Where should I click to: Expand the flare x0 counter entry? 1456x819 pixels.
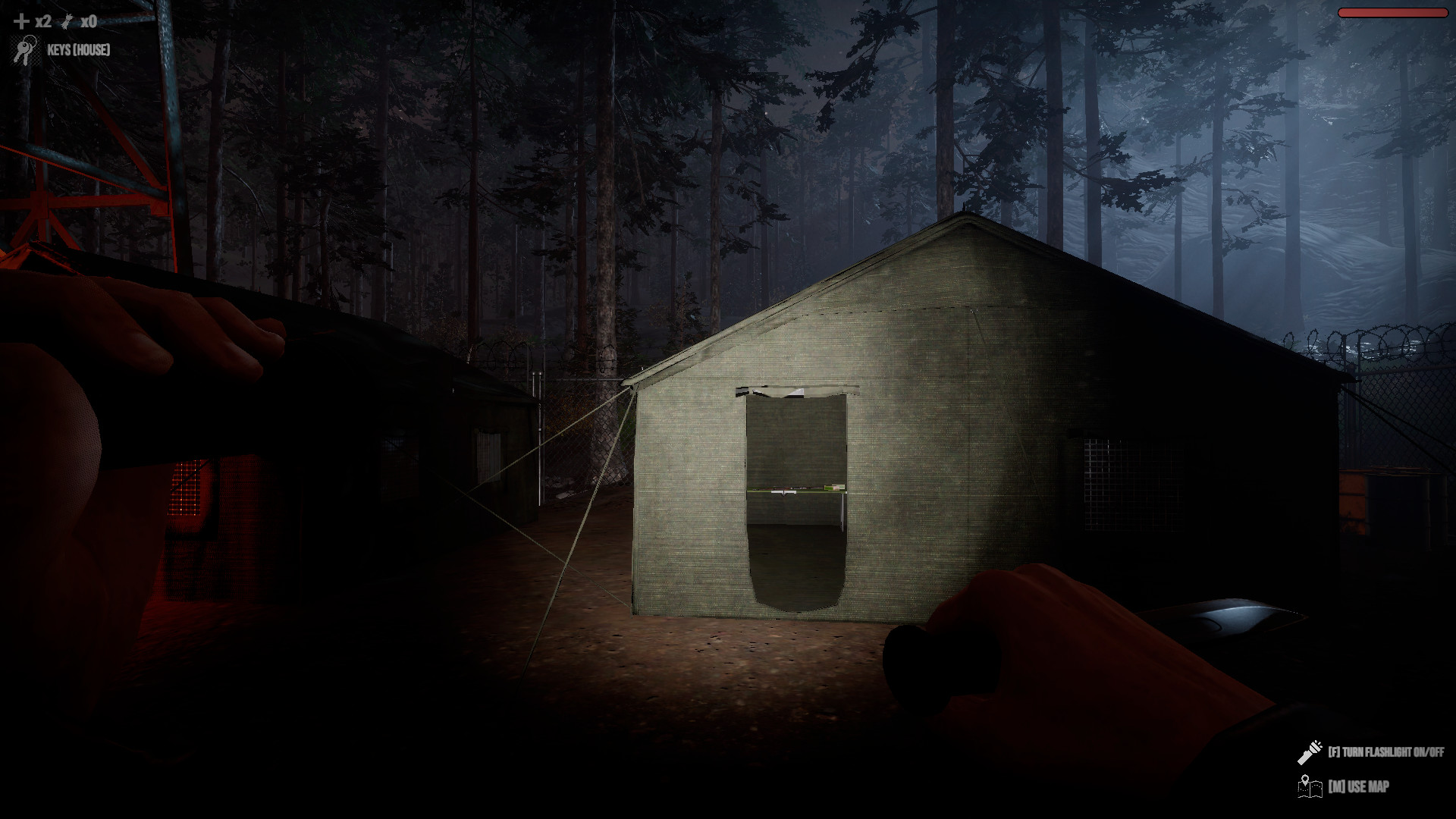click(x=88, y=21)
